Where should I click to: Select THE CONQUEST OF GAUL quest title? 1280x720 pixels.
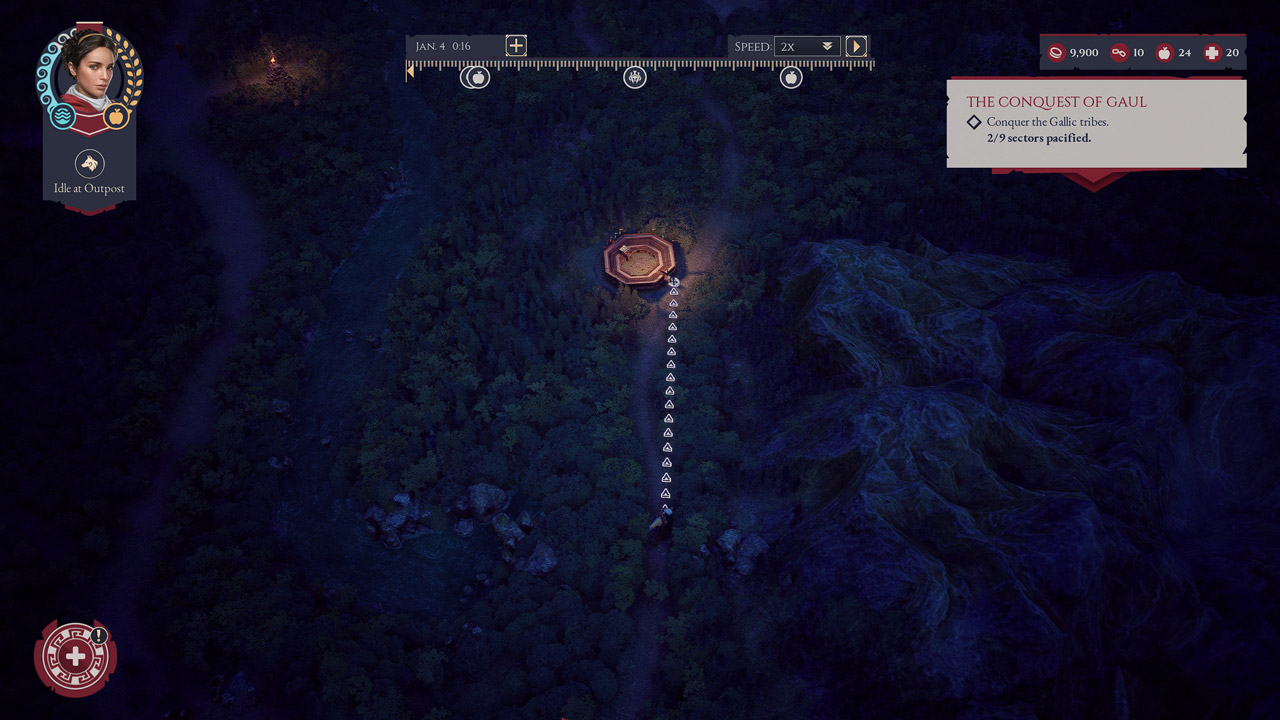click(x=1057, y=101)
